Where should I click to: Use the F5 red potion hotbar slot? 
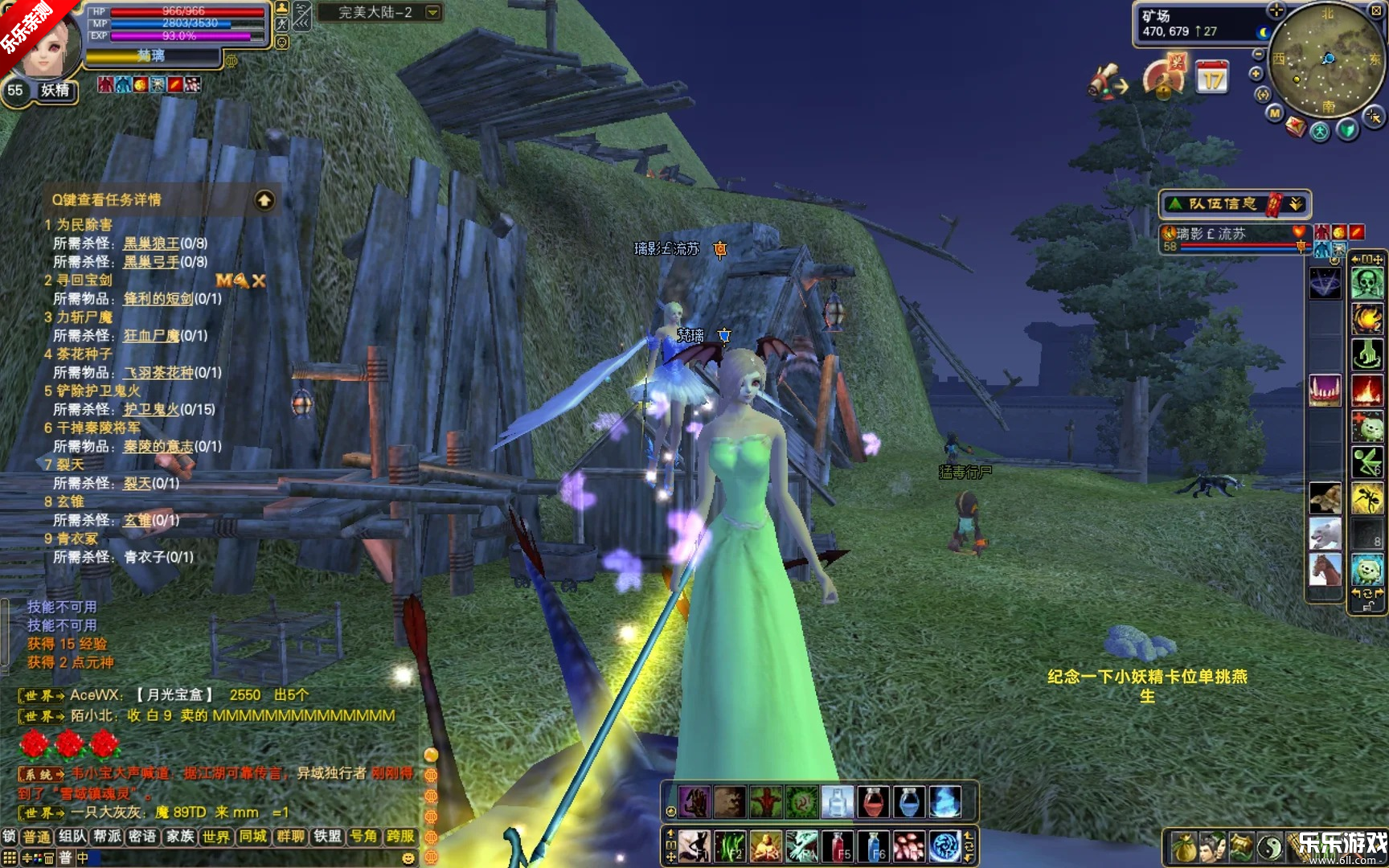[837, 847]
